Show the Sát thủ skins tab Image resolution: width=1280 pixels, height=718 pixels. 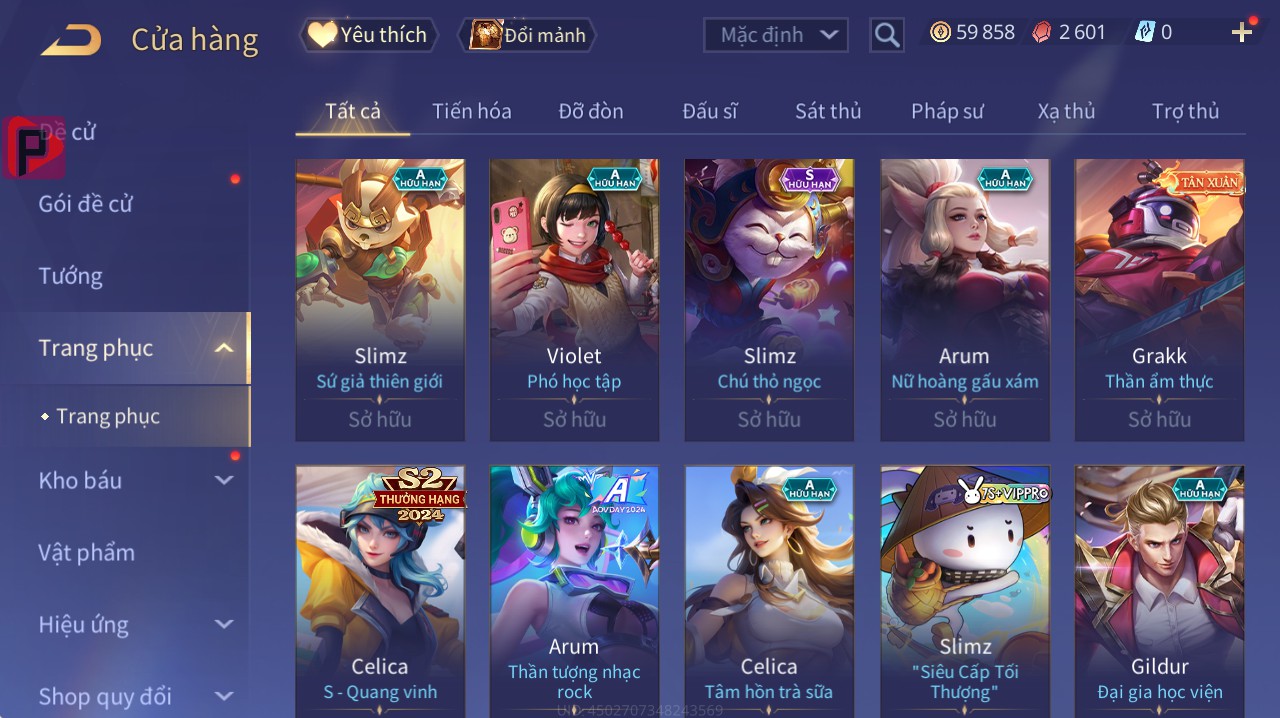pos(828,111)
